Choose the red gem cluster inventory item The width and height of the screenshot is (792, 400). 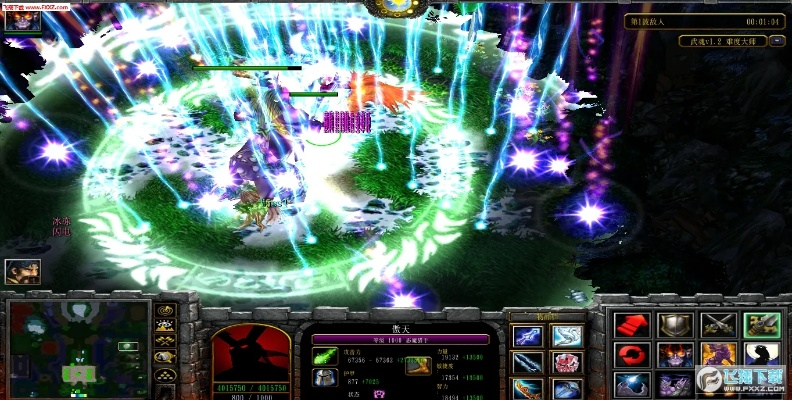coord(567,363)
